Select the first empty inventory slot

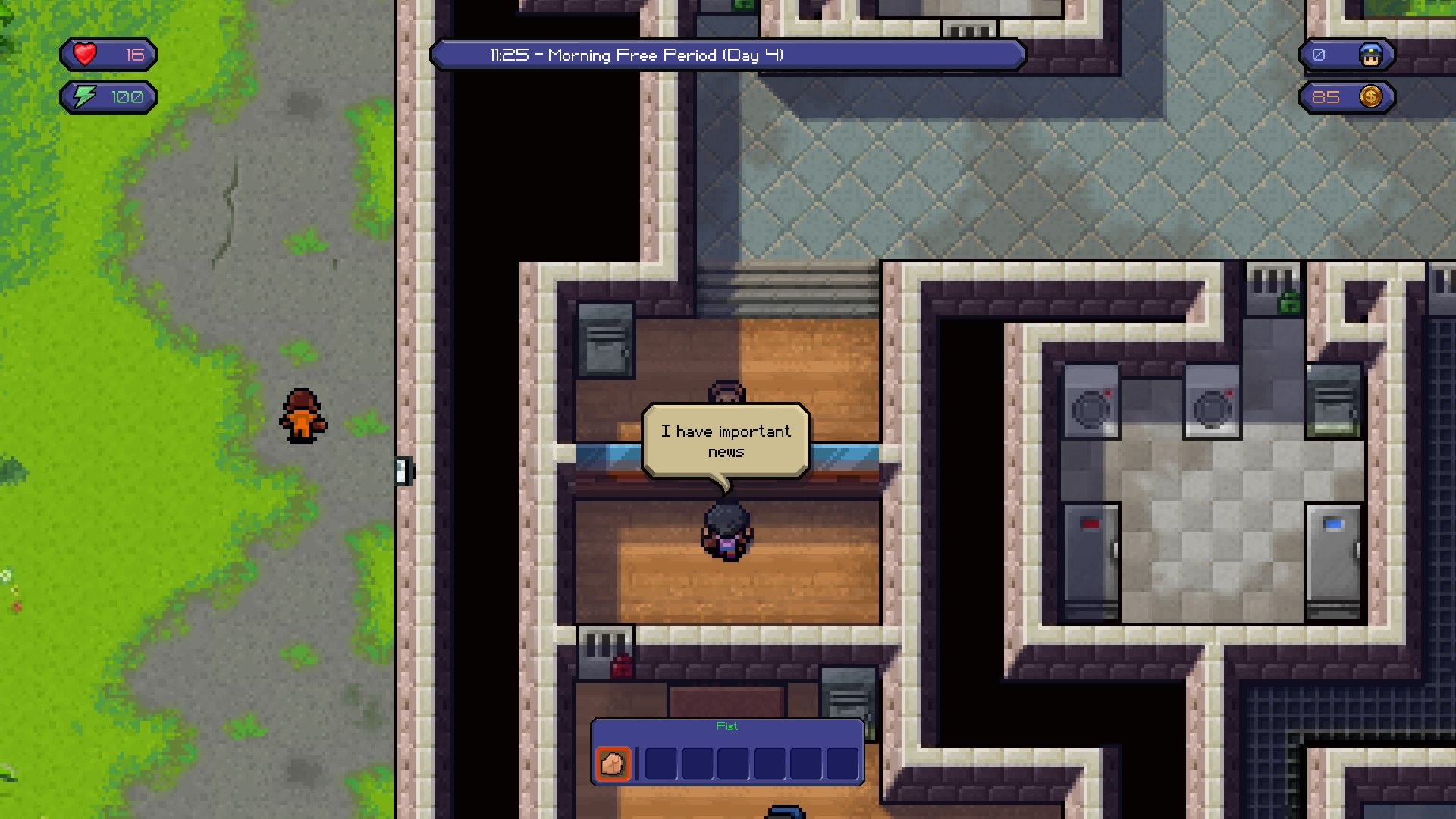[x=663, y=764]
